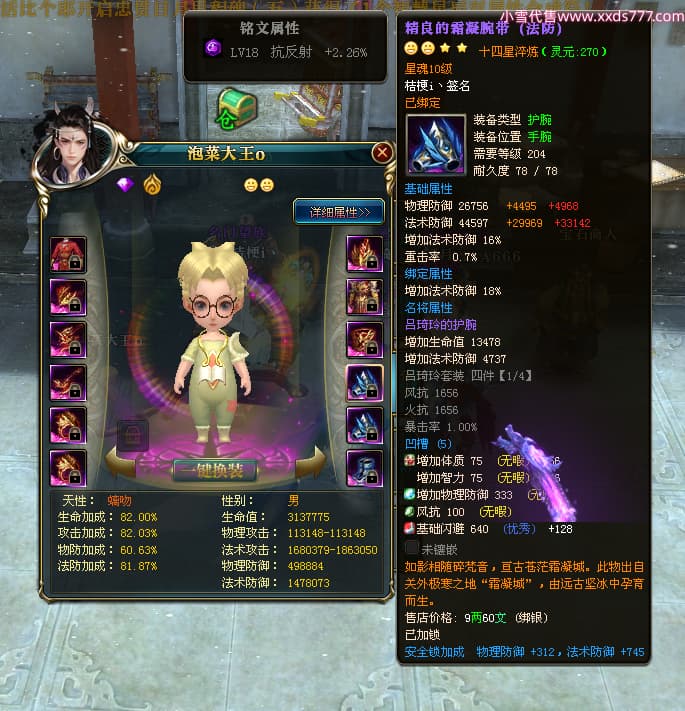Select the blue boots equipment slot

[364, 467]
